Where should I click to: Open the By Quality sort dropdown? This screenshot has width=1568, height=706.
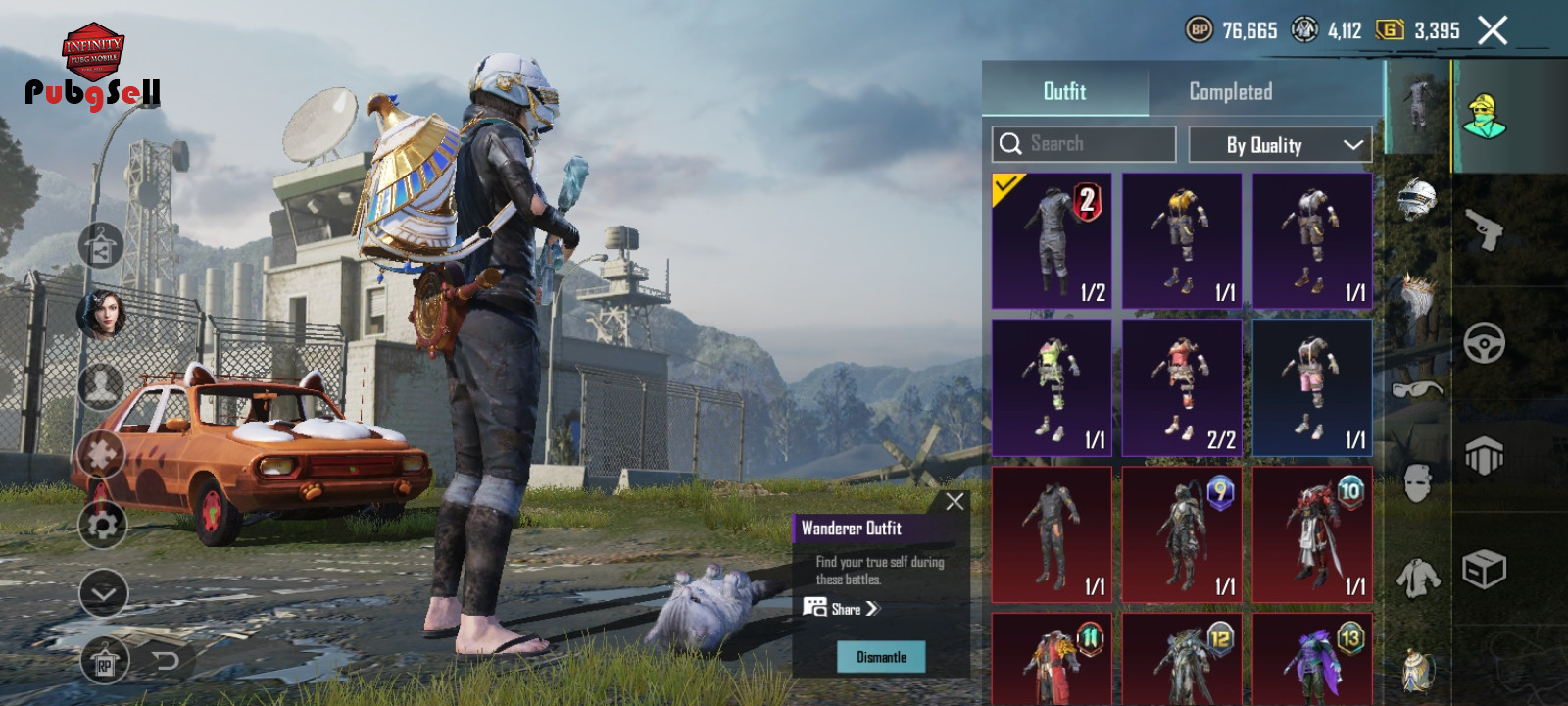[x=1280, y=145]
